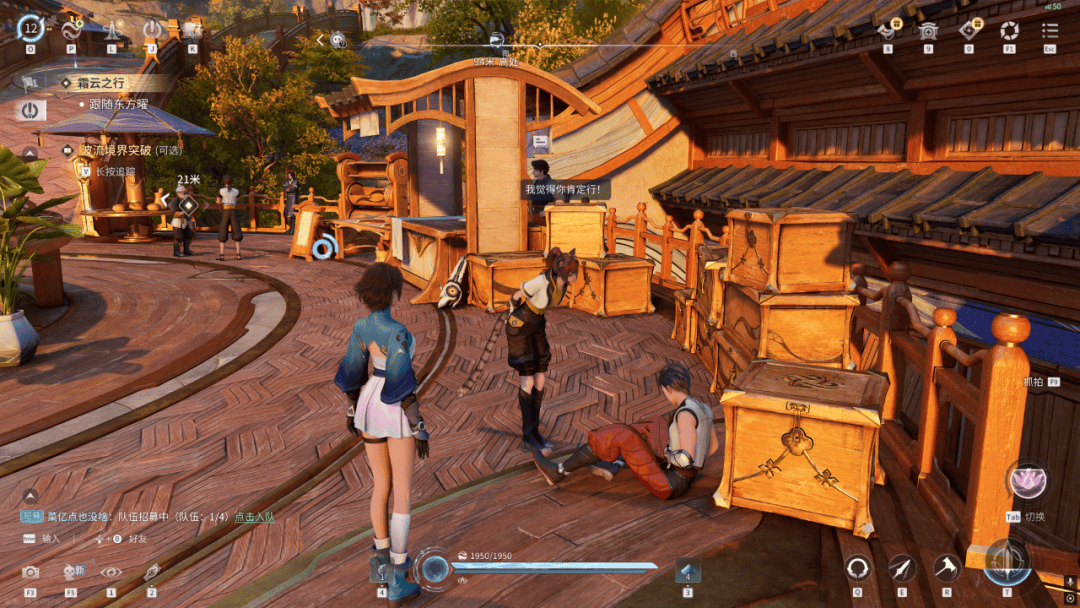Activate the hammer skill icon
The width and height of the screenshot is (1080, 608).
tap(946, 568)
